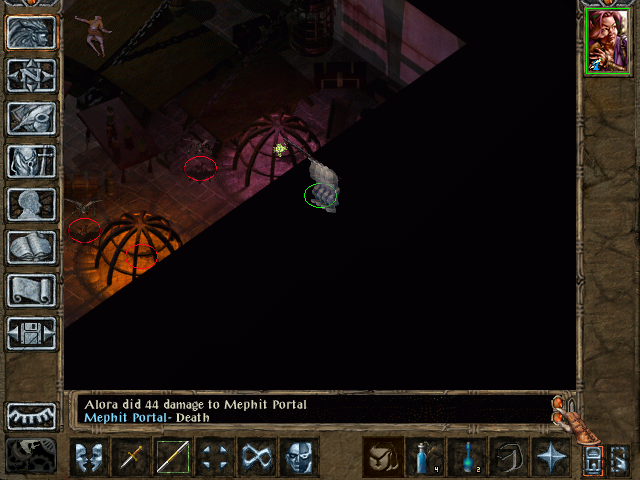Select the sword weapon slot

131,458
